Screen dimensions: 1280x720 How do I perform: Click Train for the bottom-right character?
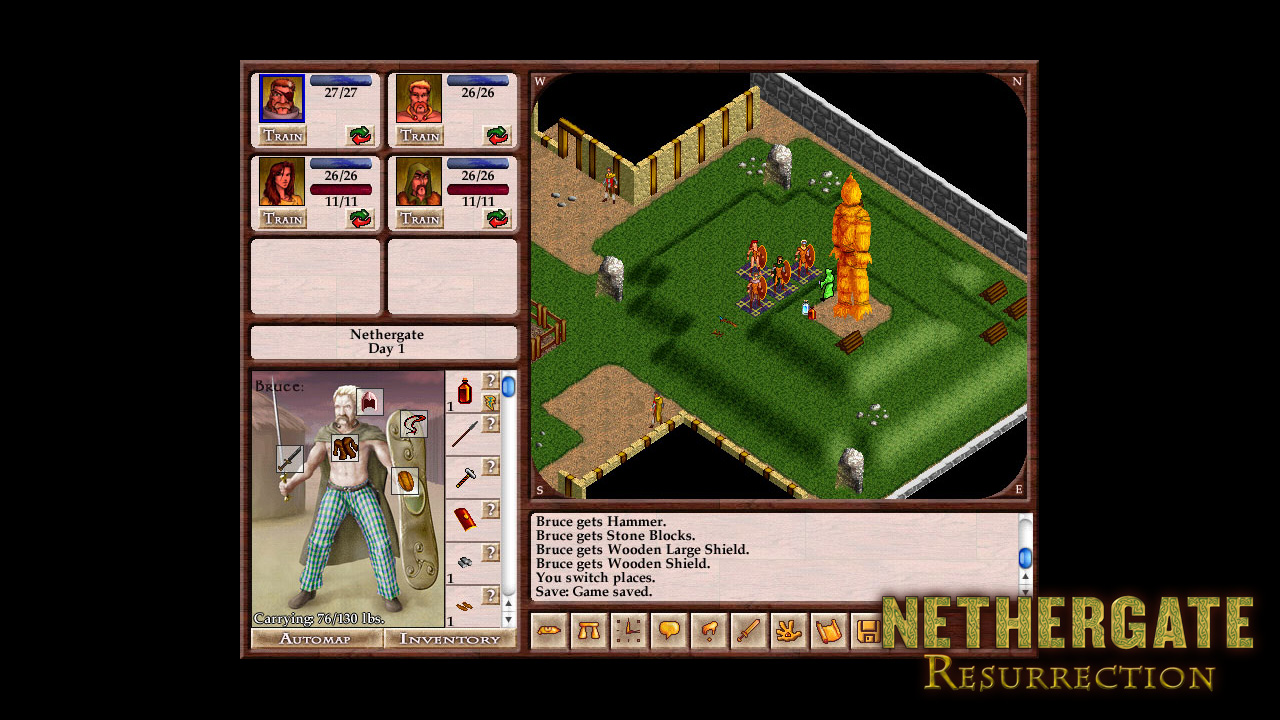[420, 219]
